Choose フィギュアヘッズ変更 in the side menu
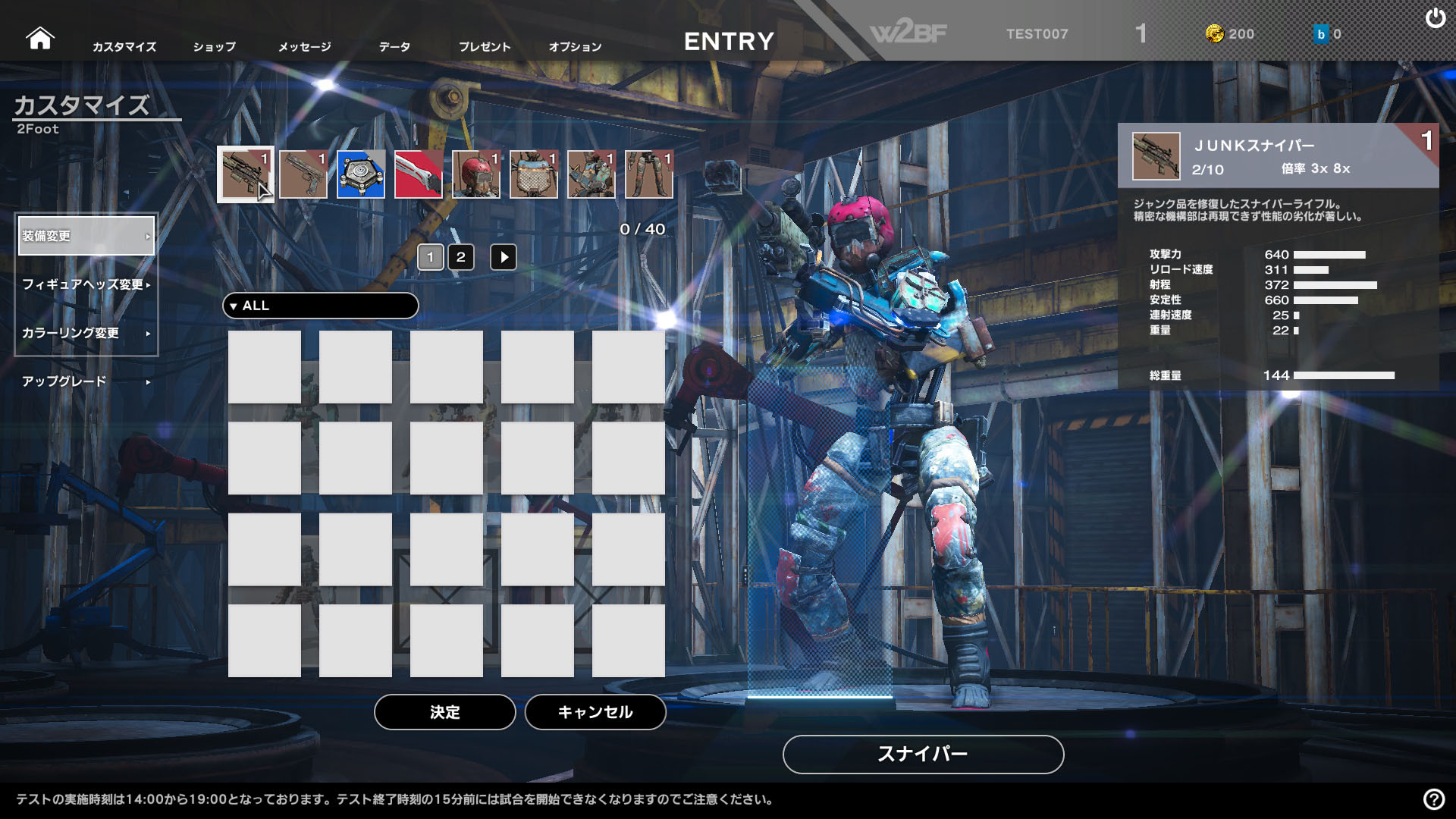This screenshot has width=1456, height=819. 86,284
